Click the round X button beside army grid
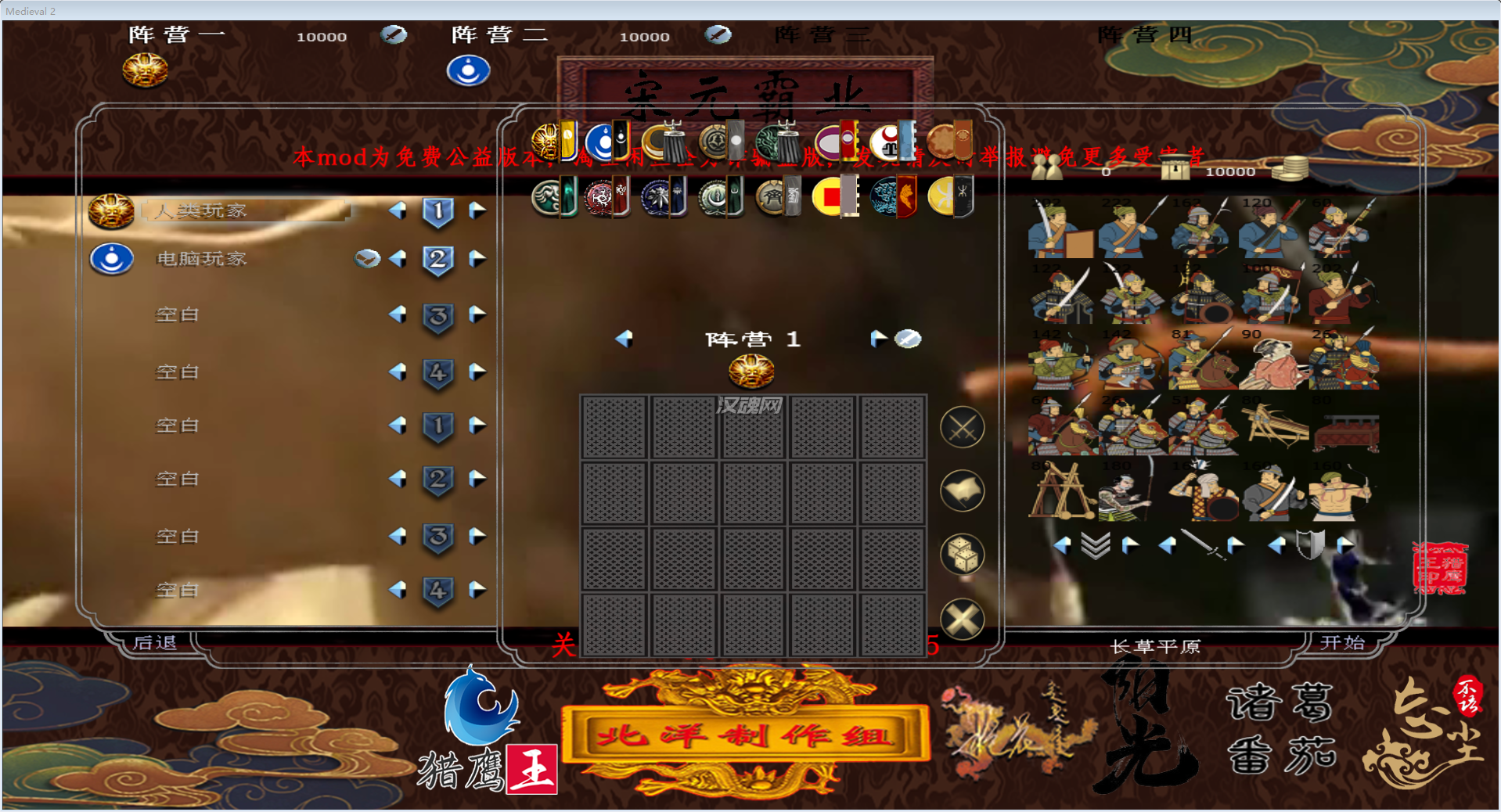Viewport: 1501px width, 812px height. pos(962,620)
